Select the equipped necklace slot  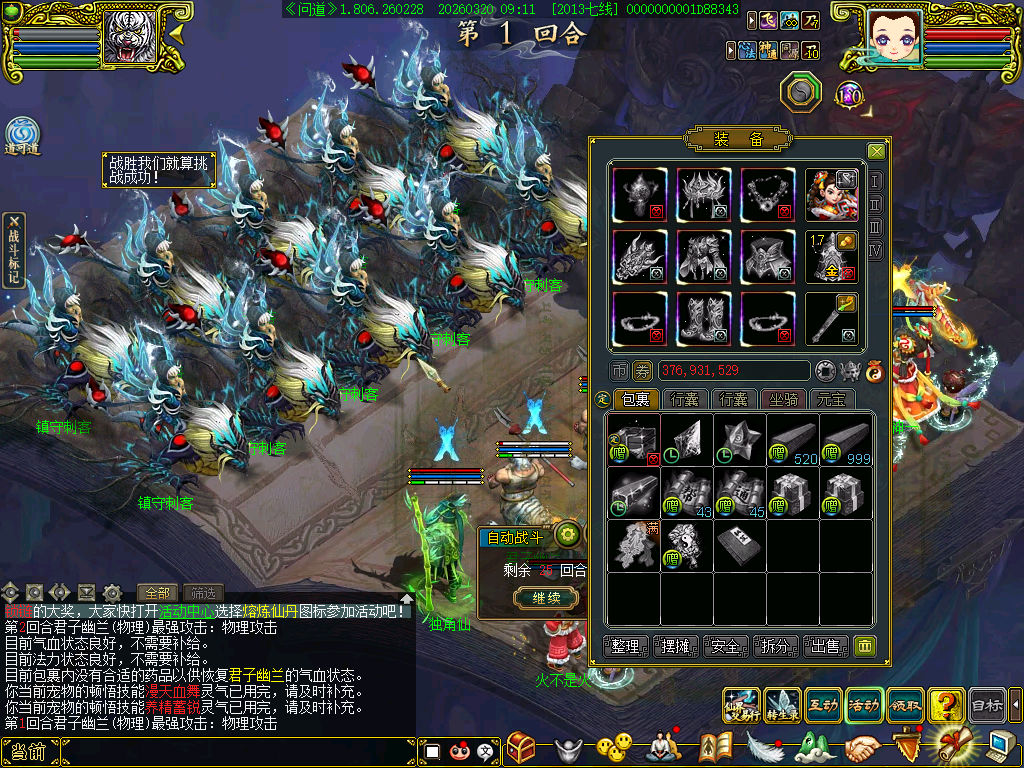(768, 194)
